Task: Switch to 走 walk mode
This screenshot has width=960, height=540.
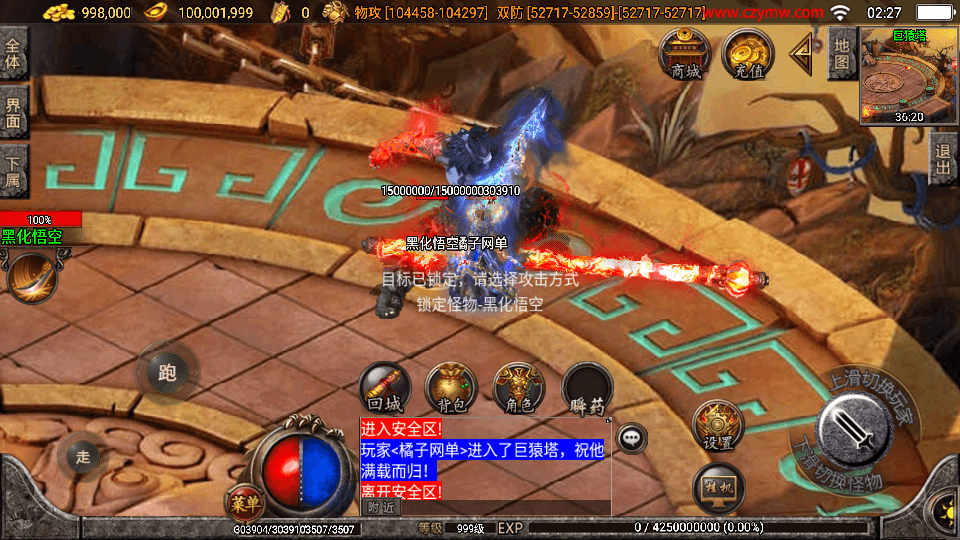Action: tap(83, 457)
